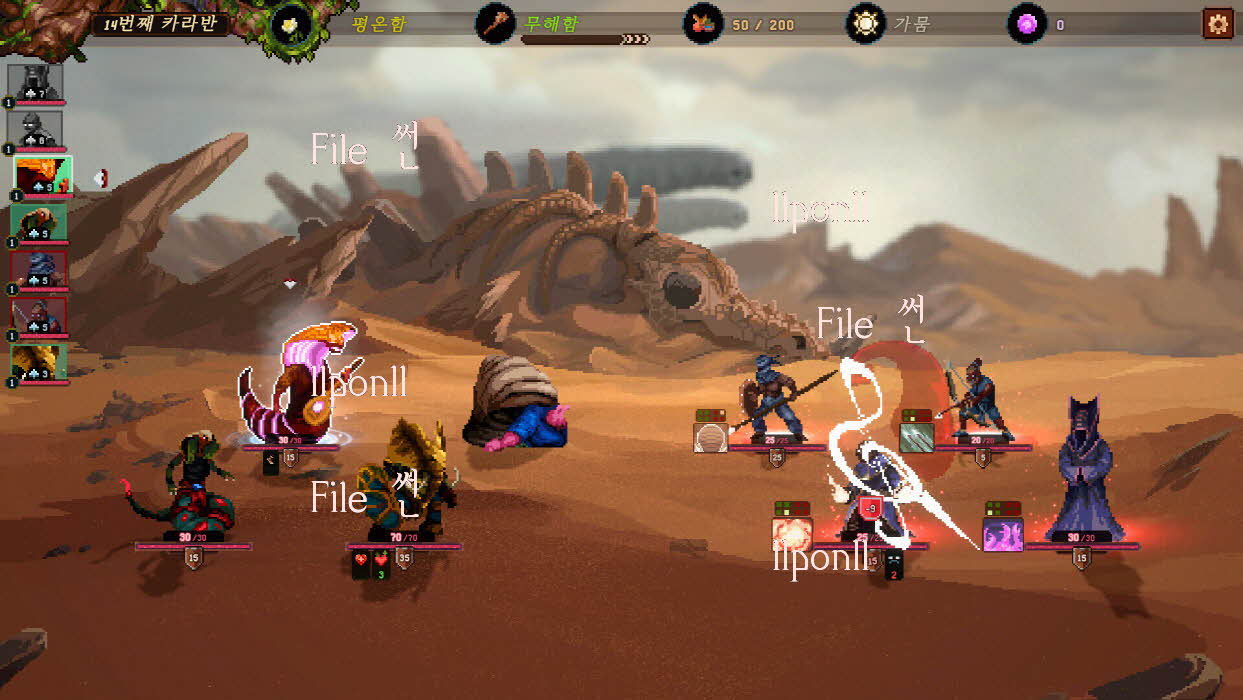The width and height of the screenshot is (1243, 700).
Task: Inspect the fiery burst enemy skill icon
Action: (x=791, y=535)
